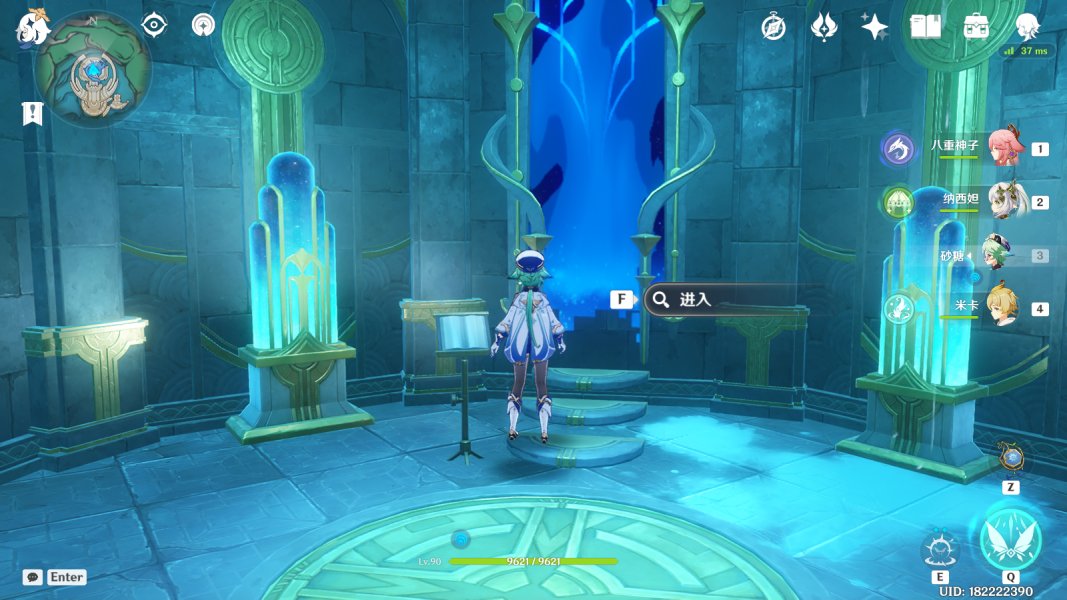Open the character profile screen
The width and height of the screenshot is (1067, 600).
point(1027,27)
